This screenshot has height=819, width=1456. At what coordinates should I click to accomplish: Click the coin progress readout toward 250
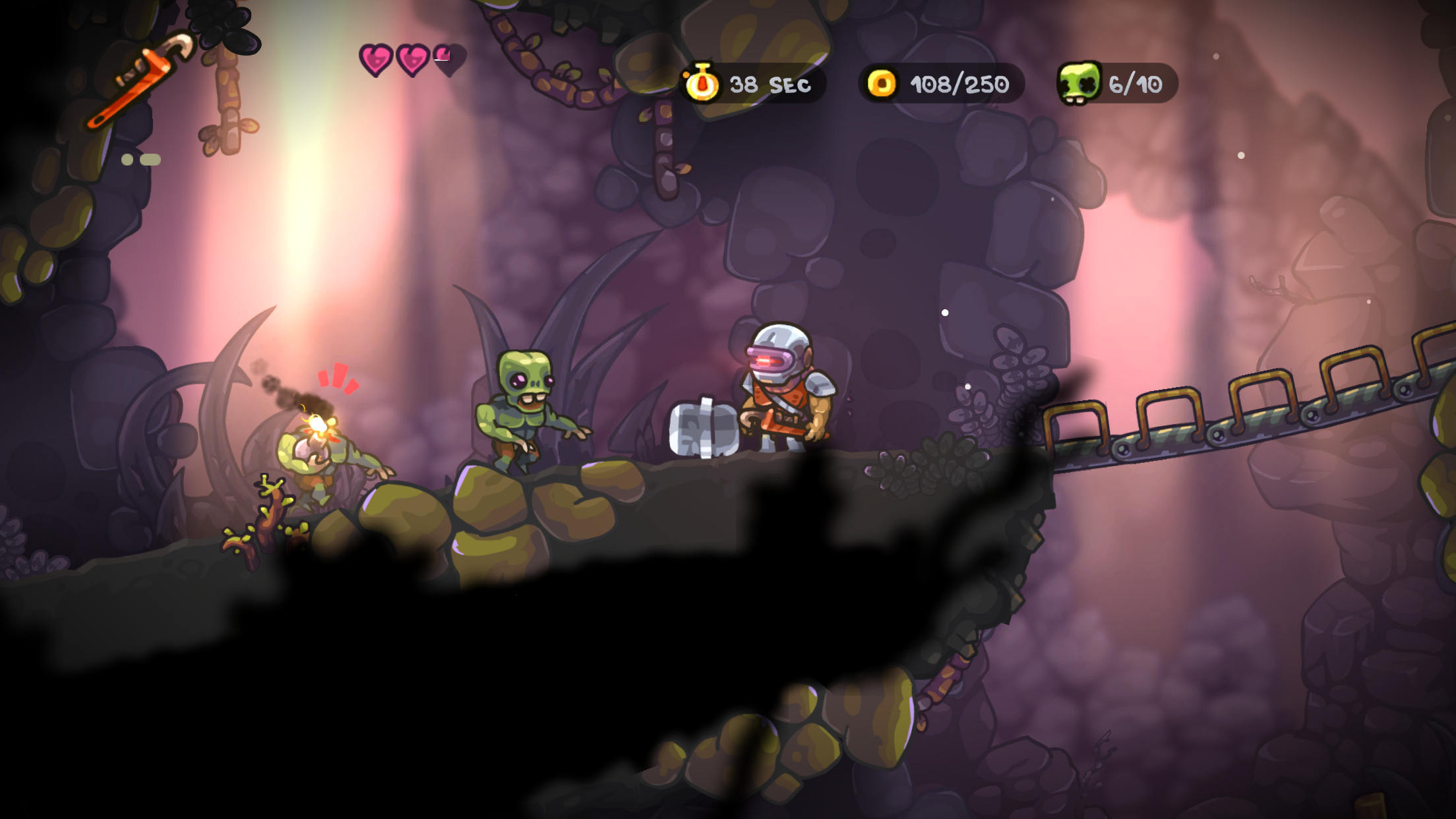click(x=958, y=83)
